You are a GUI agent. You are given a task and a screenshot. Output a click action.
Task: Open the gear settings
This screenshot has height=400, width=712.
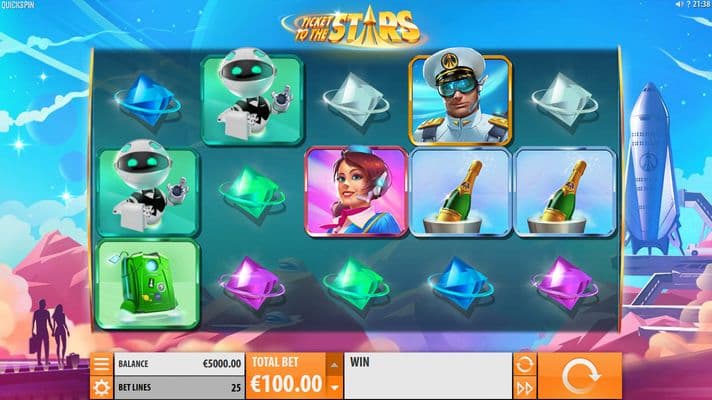pos(101,387)
